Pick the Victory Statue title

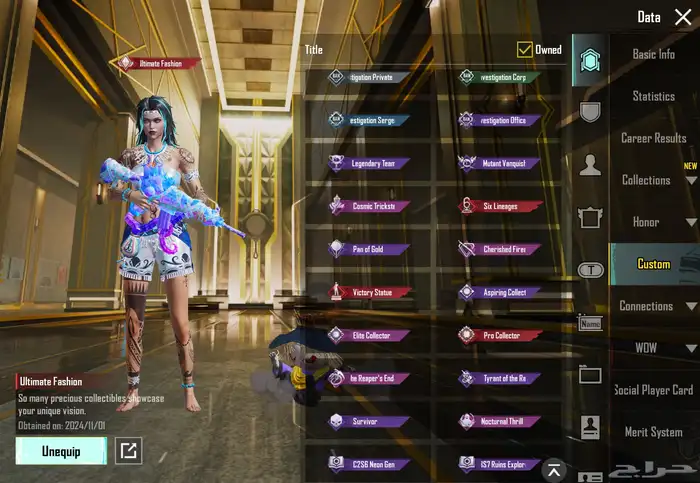(368, 293)
